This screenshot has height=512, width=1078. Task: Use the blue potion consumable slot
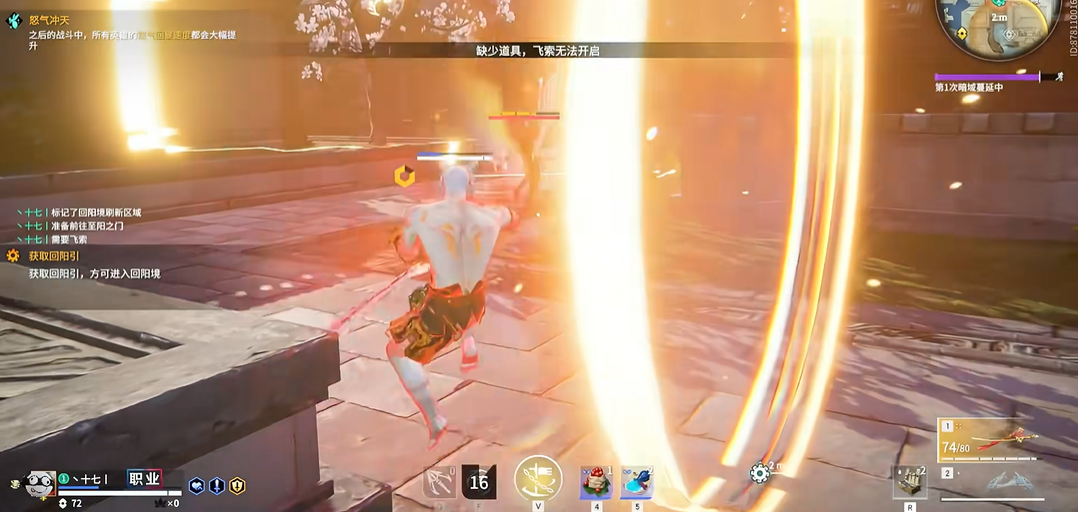636,482
